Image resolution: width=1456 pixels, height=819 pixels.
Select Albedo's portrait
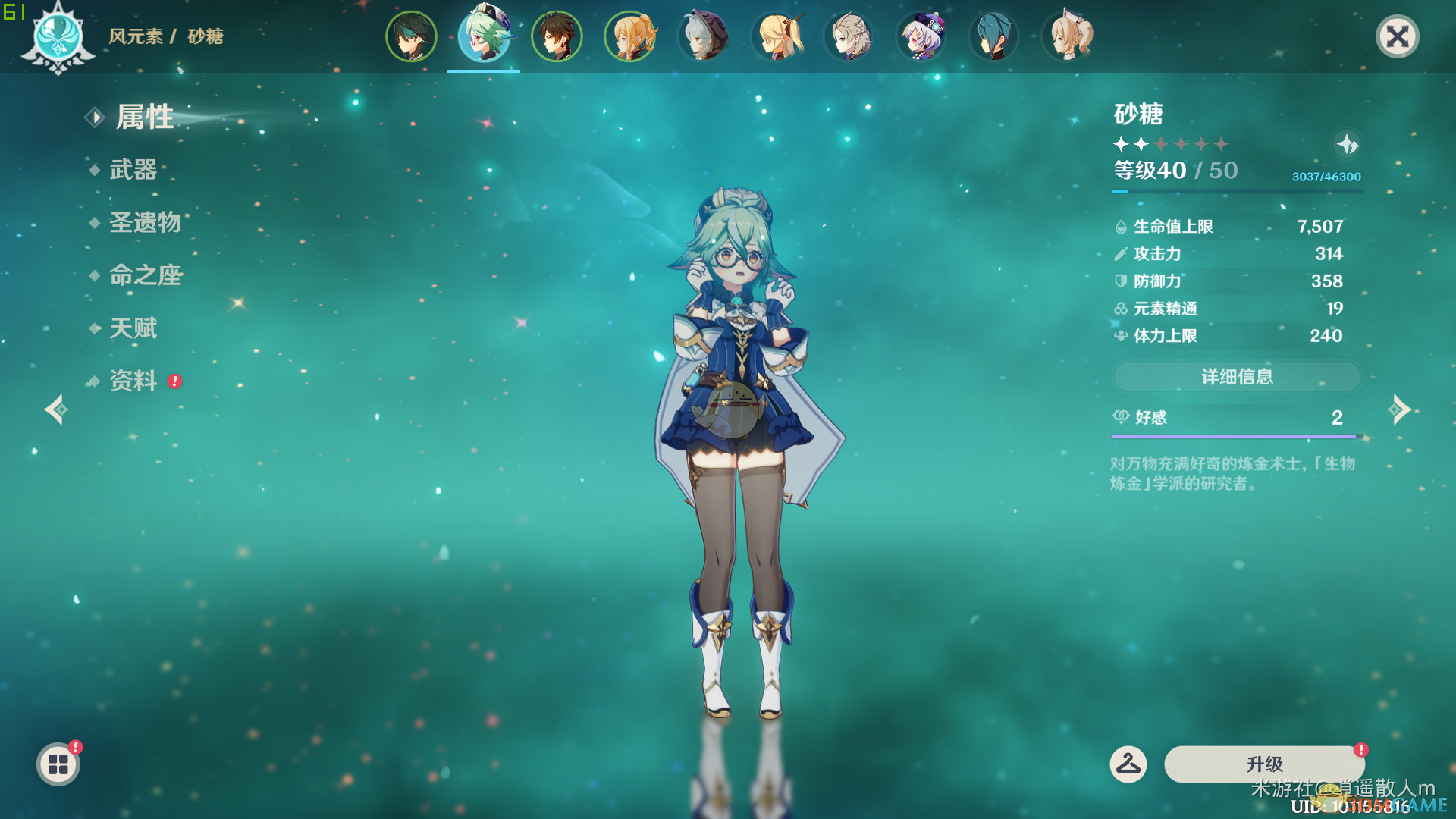tap(848, 36)
